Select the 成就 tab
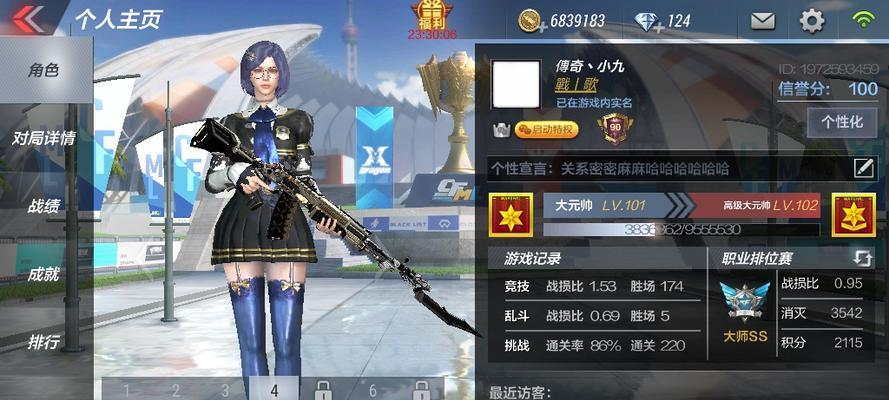Screen dimensions: 889x400 coord(44,274)
